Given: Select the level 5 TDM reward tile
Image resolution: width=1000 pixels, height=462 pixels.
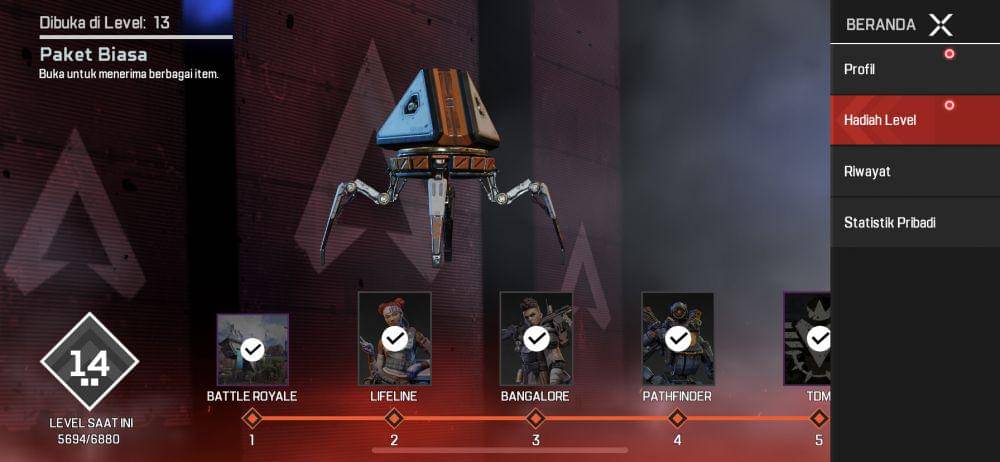Looking at the screenshot, I should 808,339.
